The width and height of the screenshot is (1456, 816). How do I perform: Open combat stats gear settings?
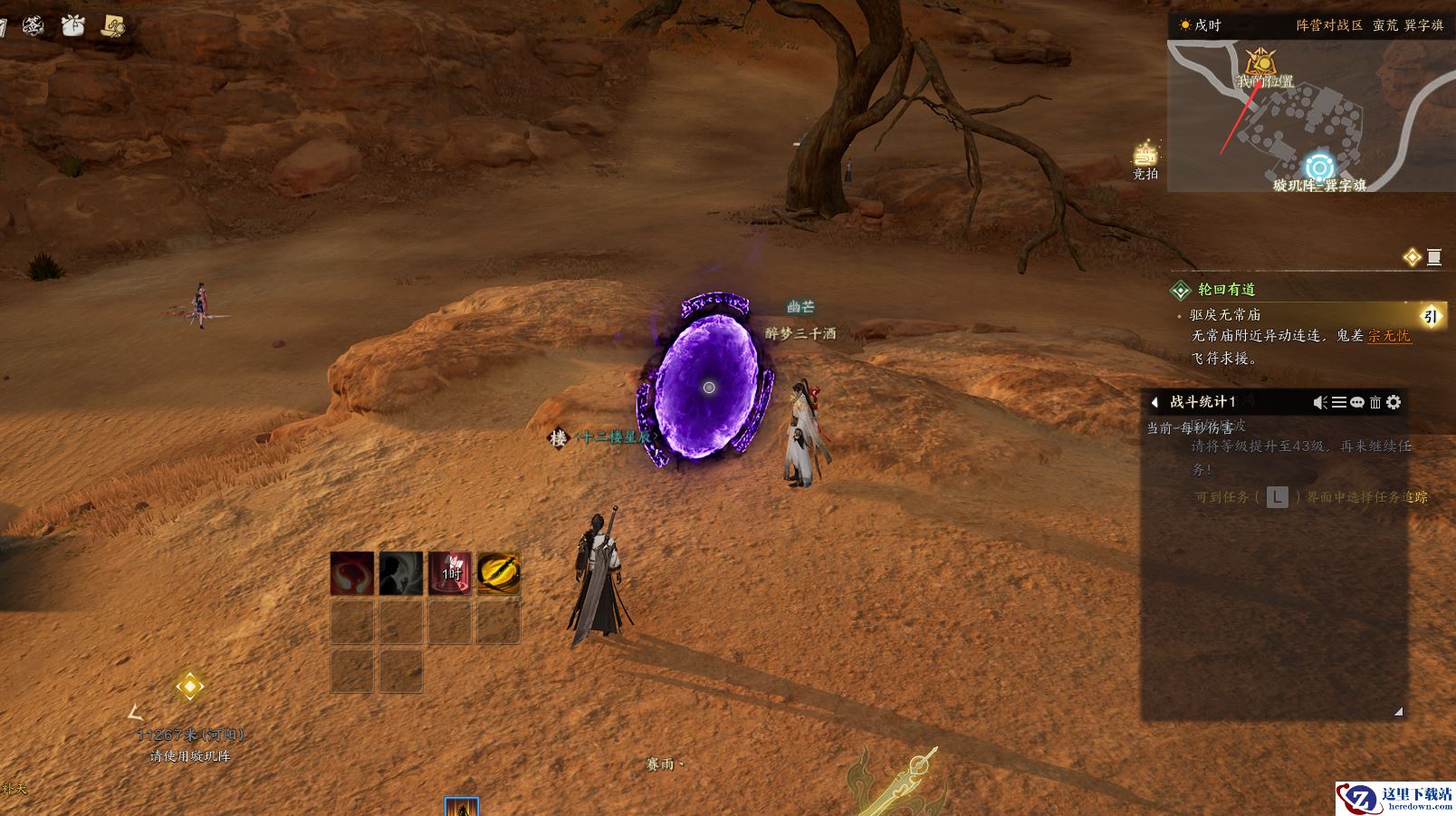(x=1394, y=402)
